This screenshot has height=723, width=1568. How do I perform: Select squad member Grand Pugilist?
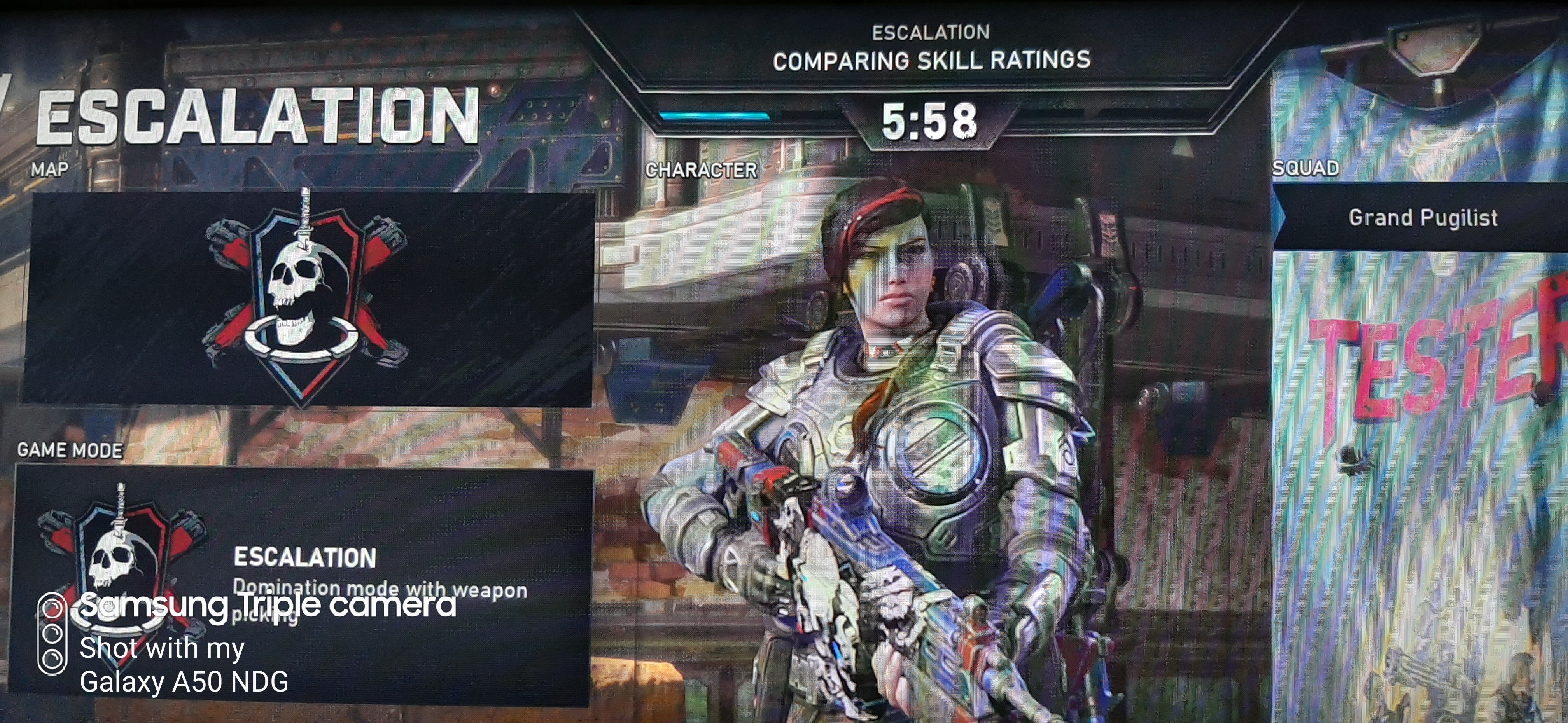pos(1422,217)
